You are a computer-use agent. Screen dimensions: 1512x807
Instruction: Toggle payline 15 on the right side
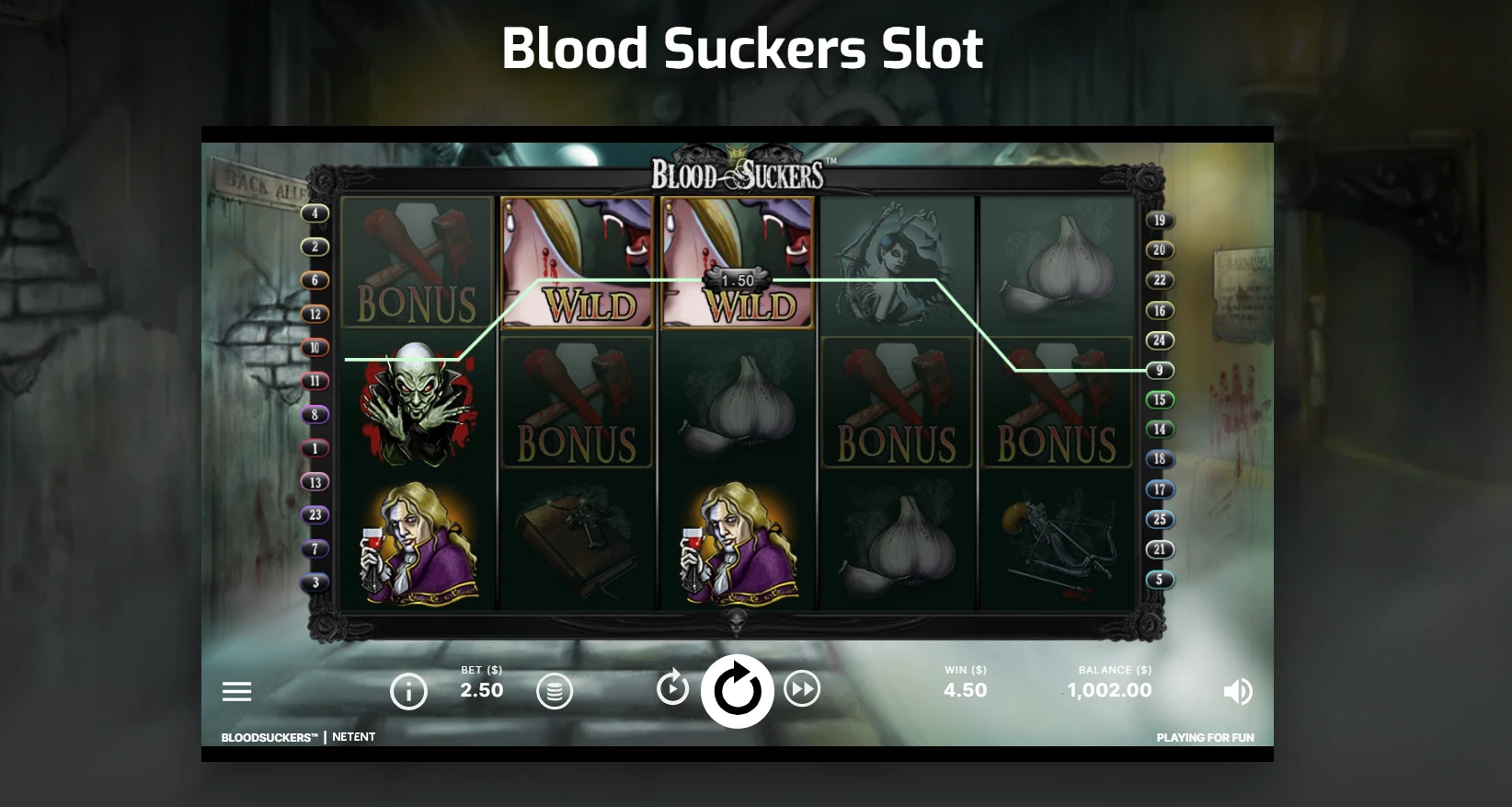click(x=1161, y=400)
